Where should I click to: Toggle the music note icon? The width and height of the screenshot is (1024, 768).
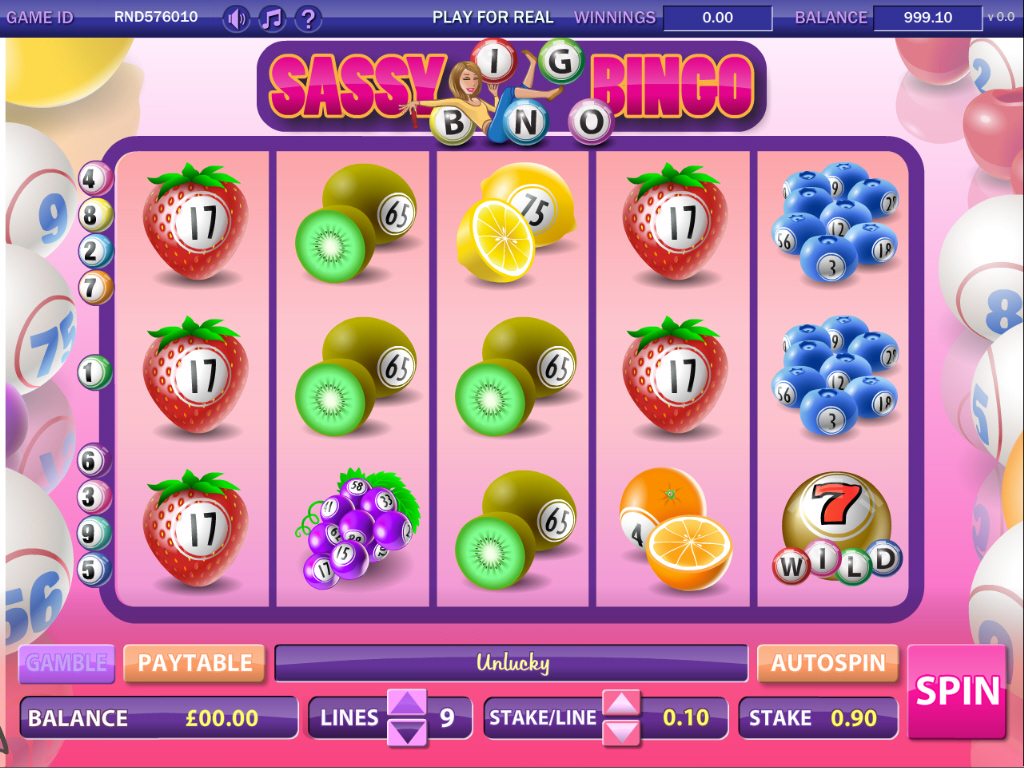tap(271, 18)
